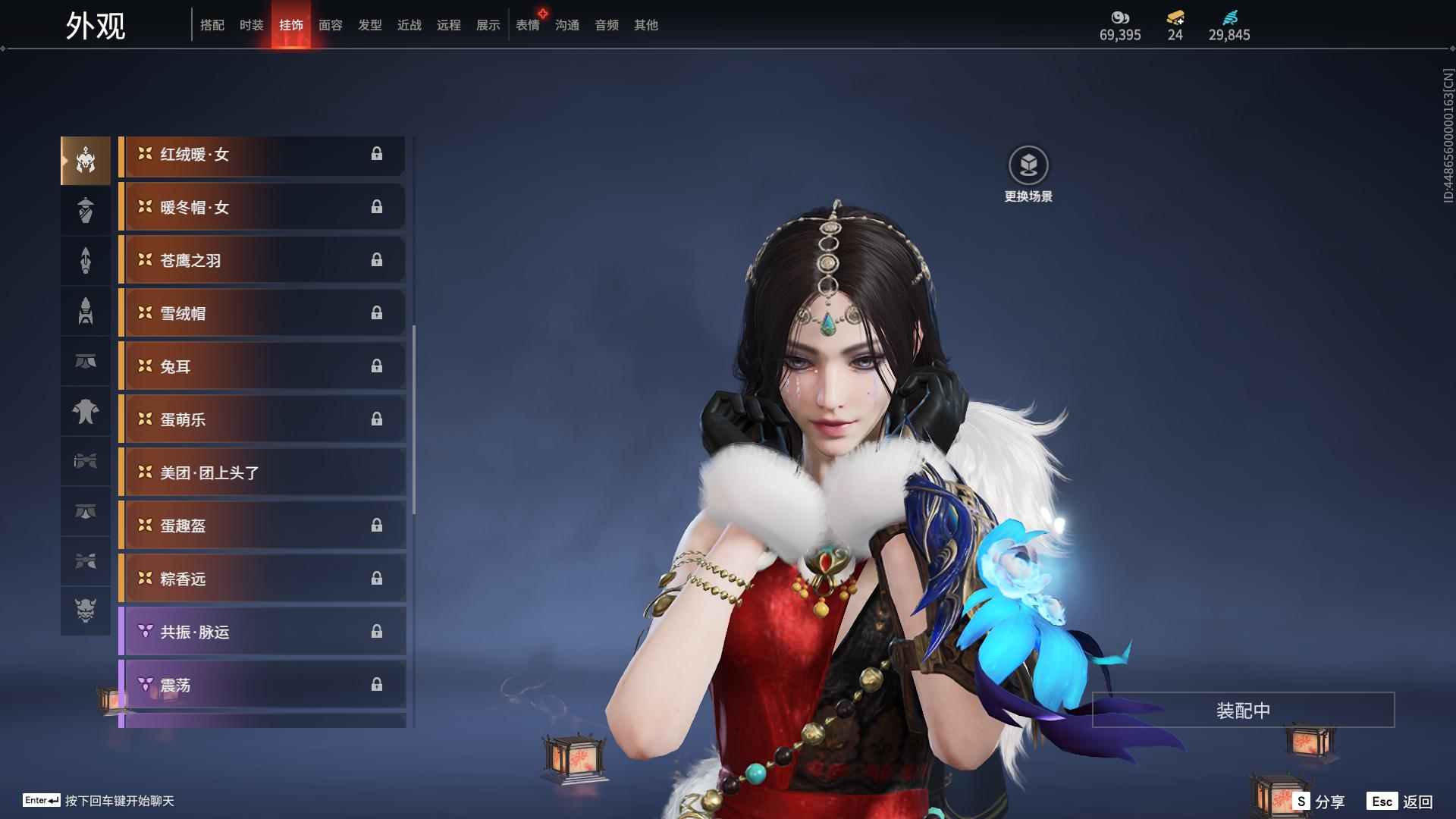Screen dimensions: 1456x819
Task: Switch to the 其他 tab
Action: 645,25
